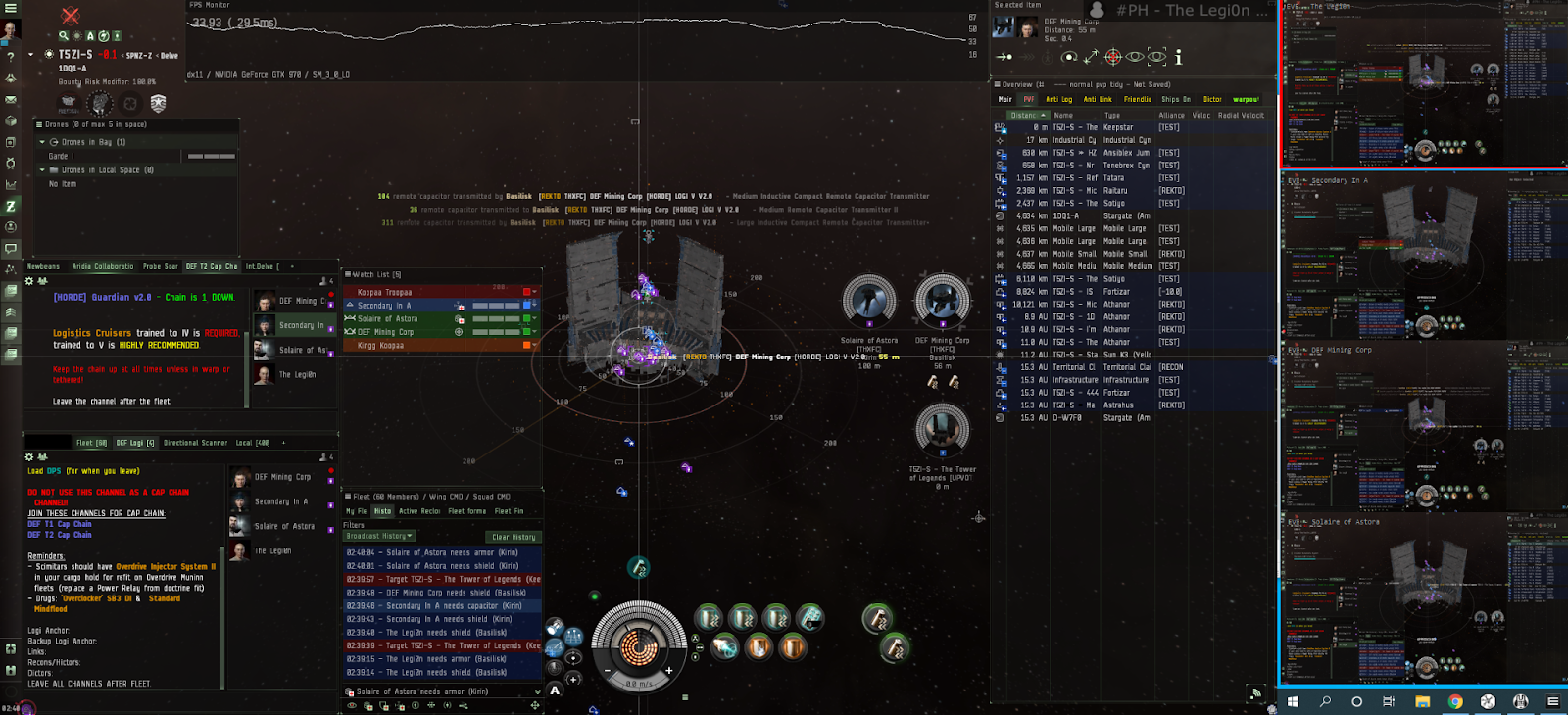Image resolution: width=1568 pixels, height=715 pixels.
Task: Show info for the selected item
Action: tap(1178, 58)
